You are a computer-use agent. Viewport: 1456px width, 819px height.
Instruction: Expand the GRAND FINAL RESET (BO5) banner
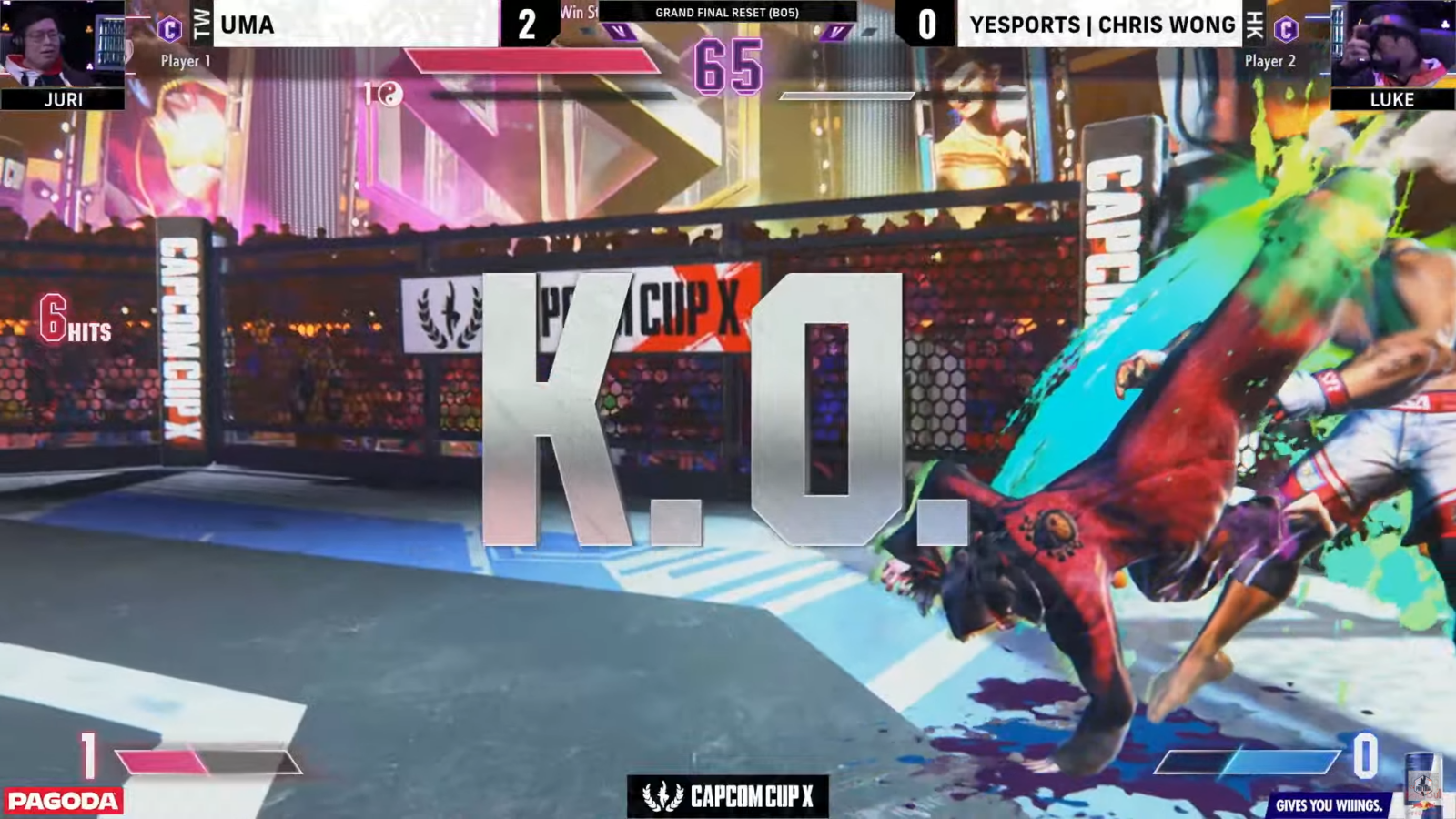point(728,13)
